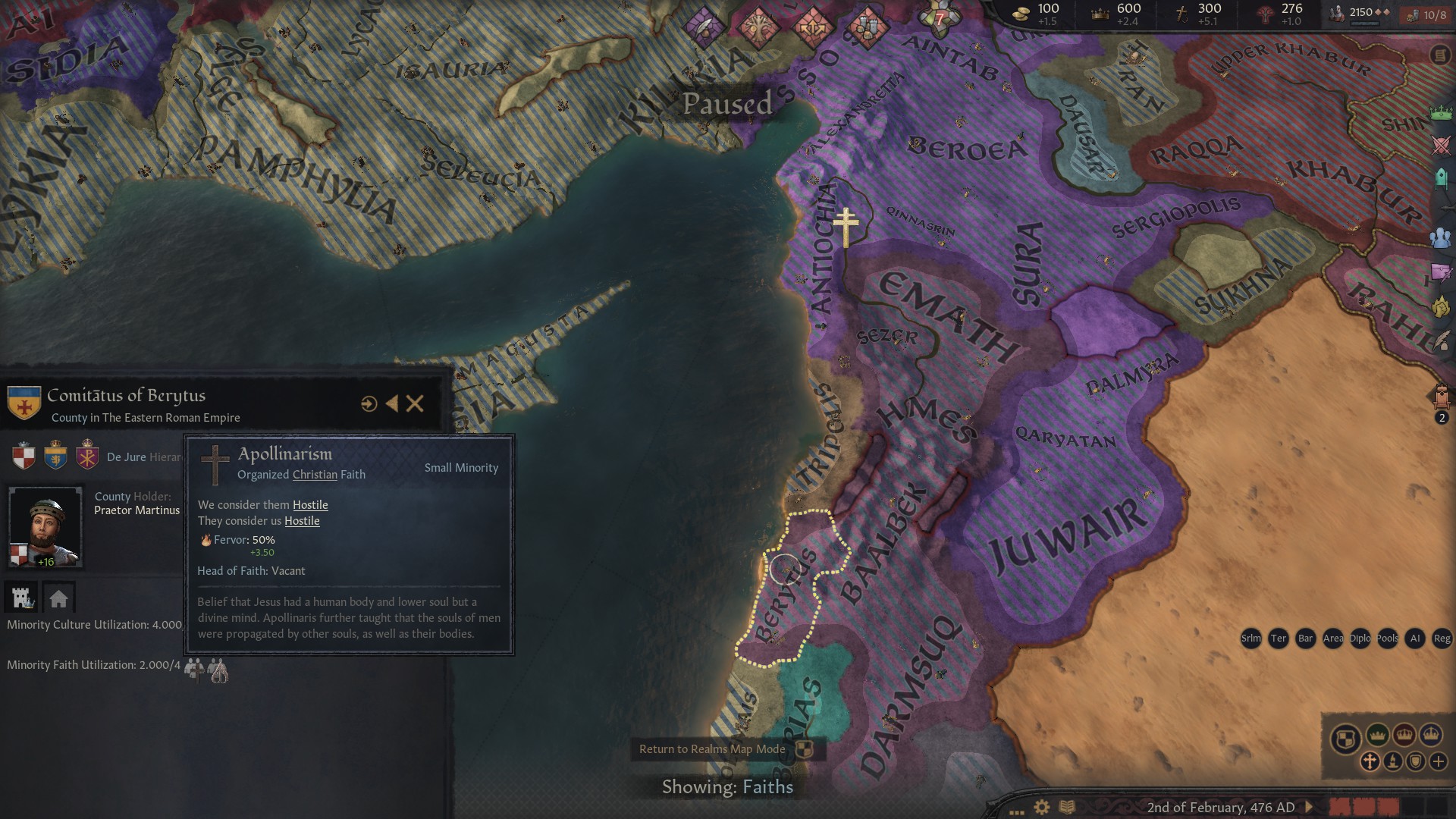This screenshot has width=1456, height=819.
Task: Toggle the Diplo debug map mode
Action: pyautogui.click(x=1360, y=639)
